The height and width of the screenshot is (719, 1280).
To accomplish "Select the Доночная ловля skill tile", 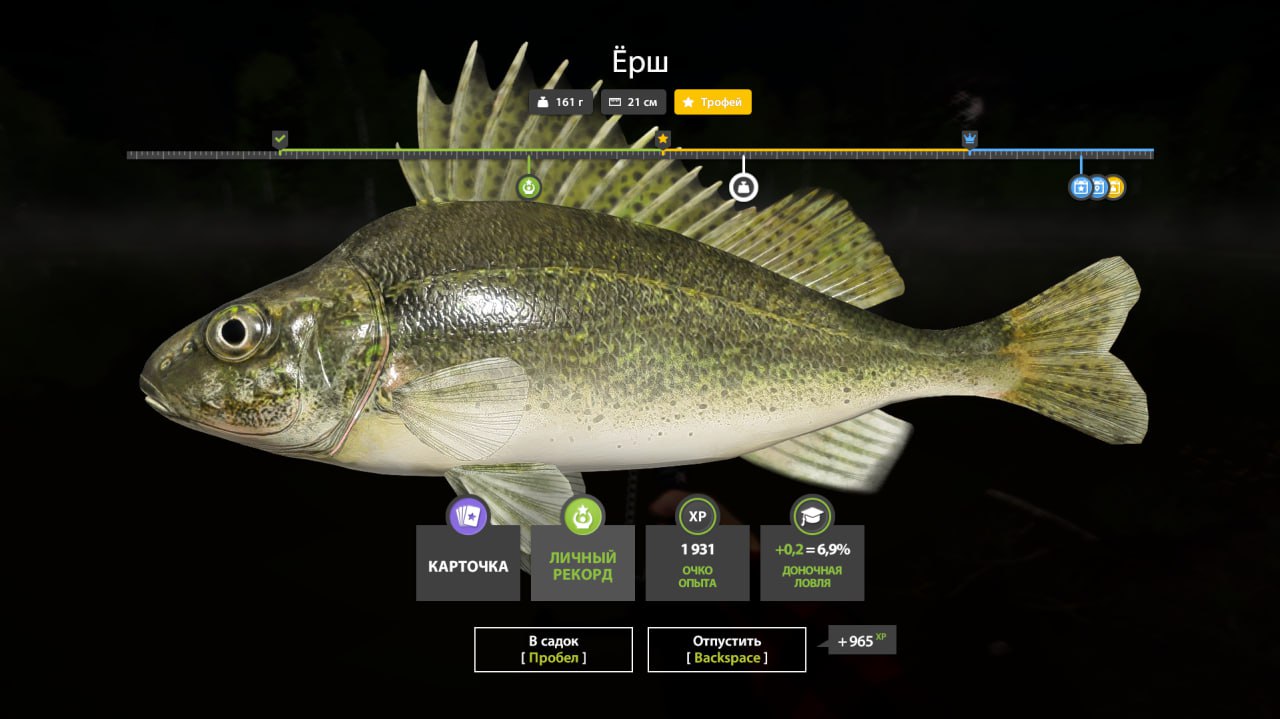I will (x=812, y=563).
